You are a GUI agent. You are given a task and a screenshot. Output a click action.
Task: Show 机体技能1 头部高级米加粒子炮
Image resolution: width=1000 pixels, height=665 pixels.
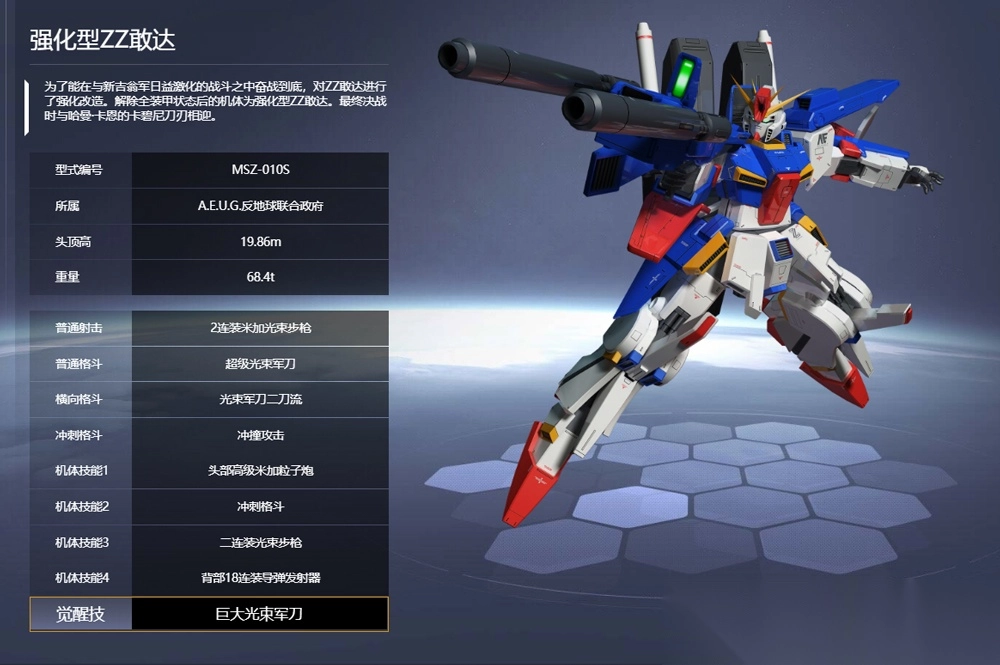[209, 470]
